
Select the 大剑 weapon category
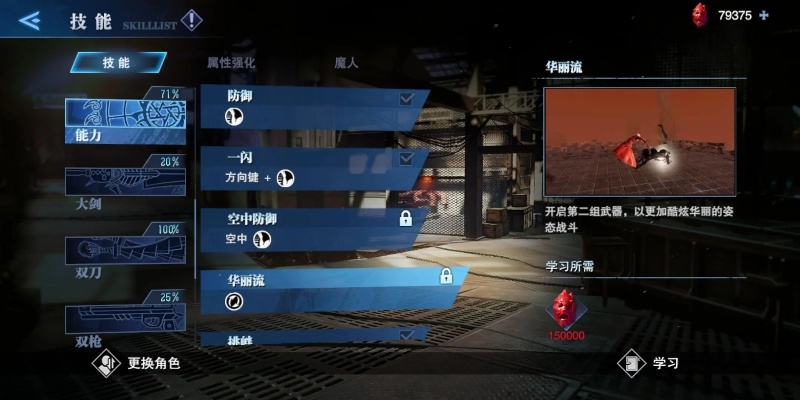(x=124, y=185)
